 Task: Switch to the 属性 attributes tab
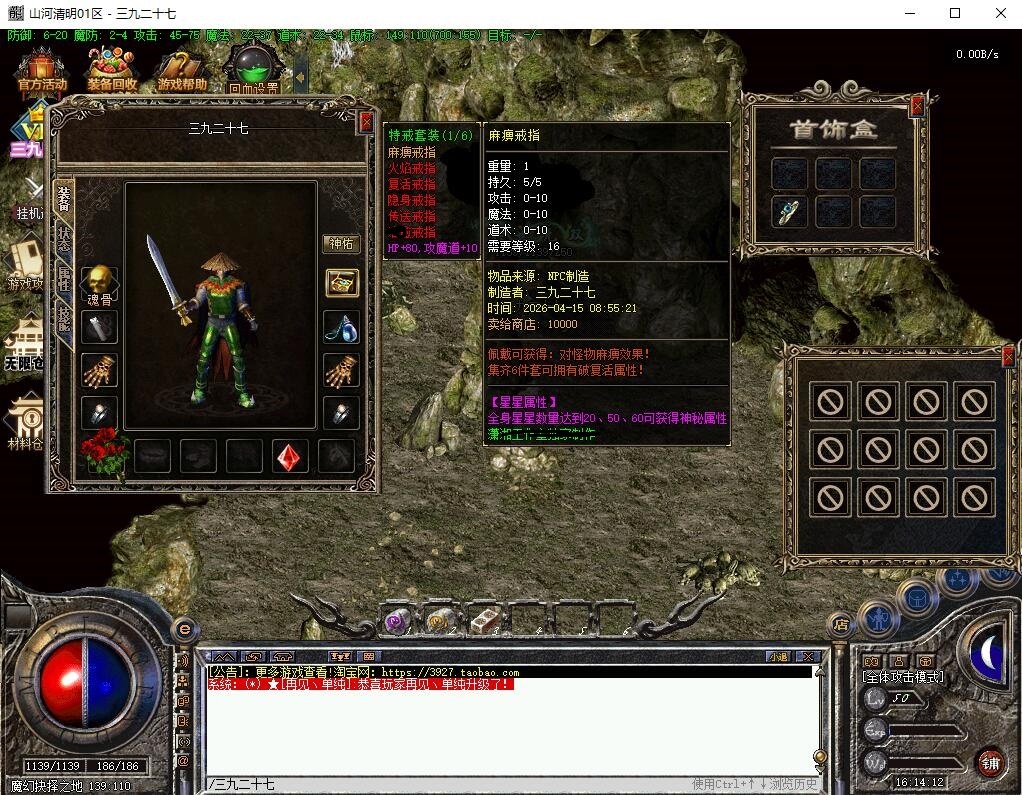pyautogui.click(x=65, y=281)
